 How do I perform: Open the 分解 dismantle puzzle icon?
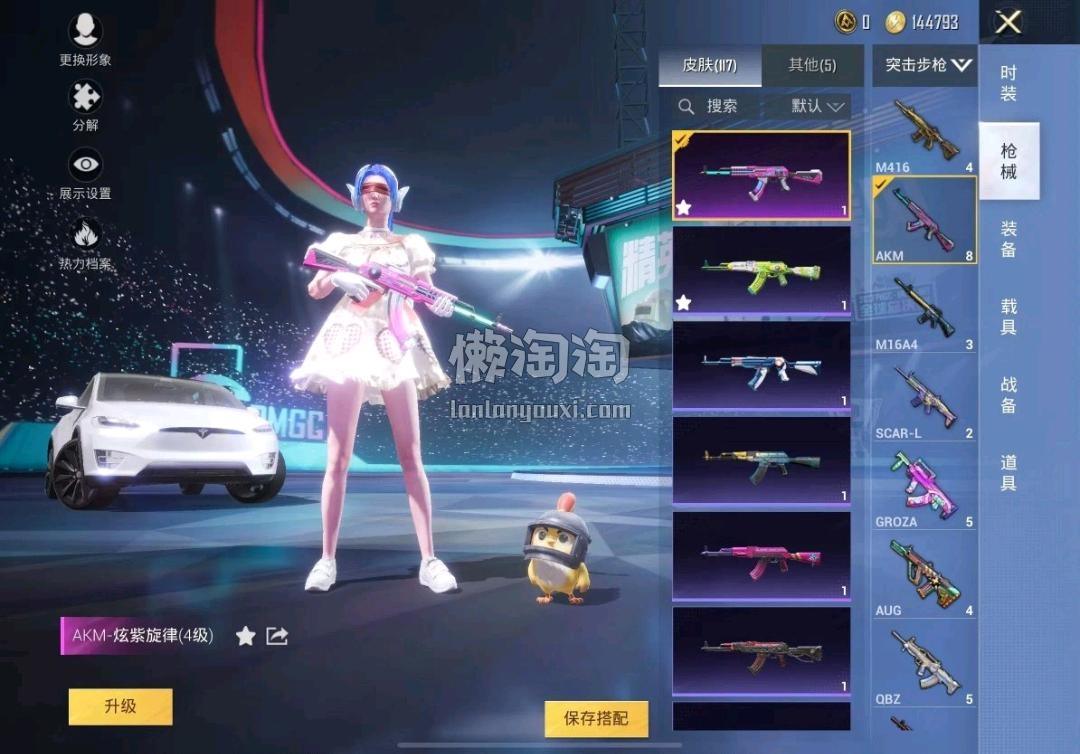(x=85, y=106)
